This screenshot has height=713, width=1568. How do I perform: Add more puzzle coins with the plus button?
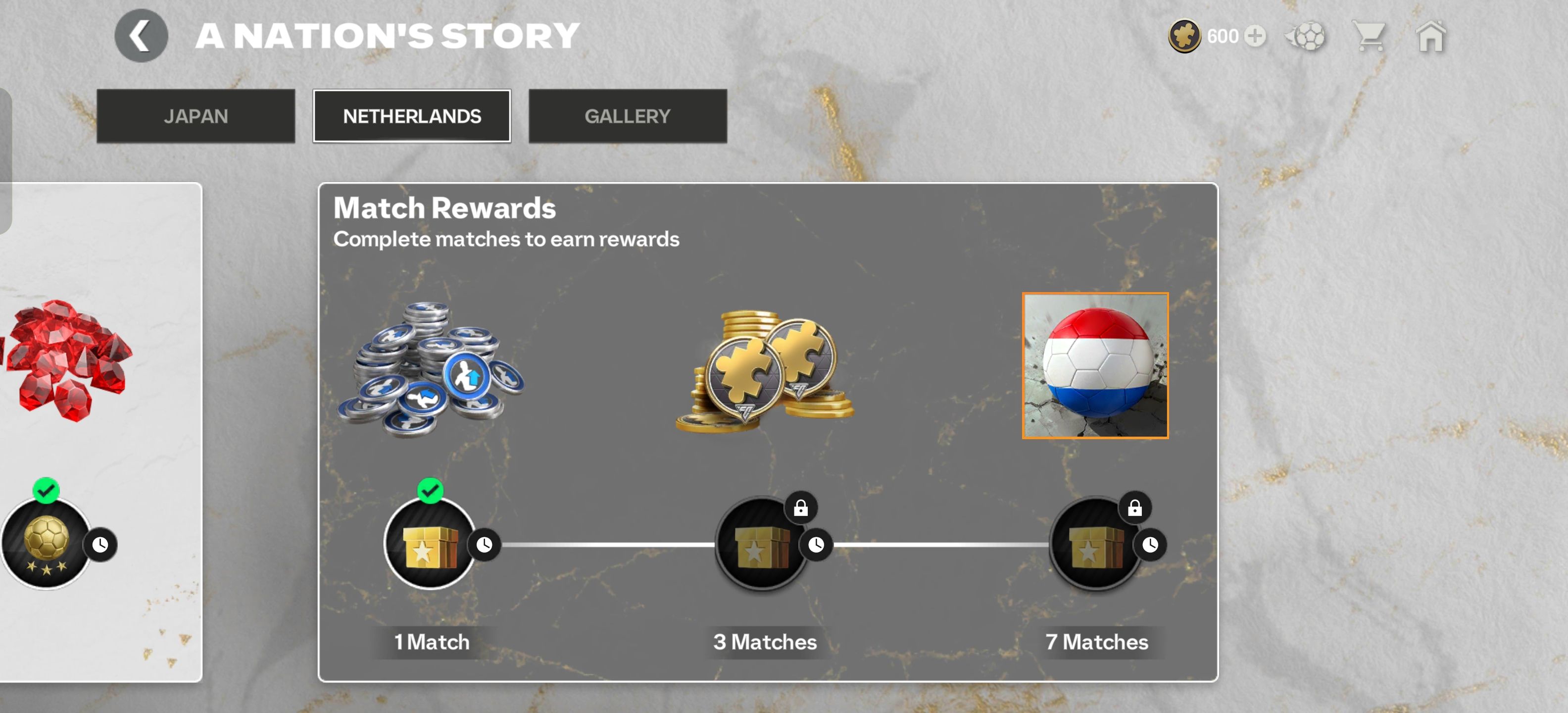click(1255, 37)
